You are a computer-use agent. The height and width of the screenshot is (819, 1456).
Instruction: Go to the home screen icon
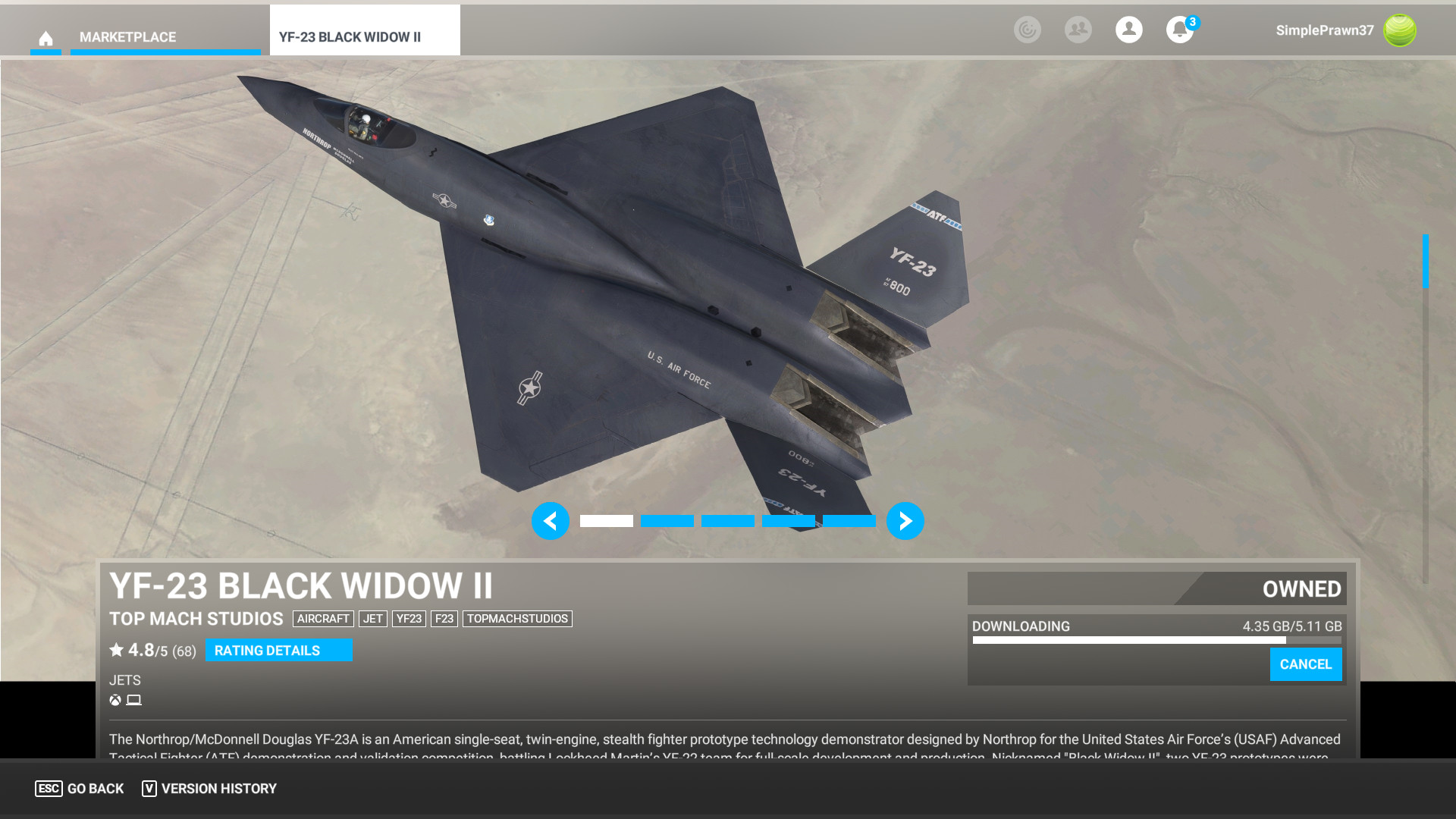[x=45, y=38]
